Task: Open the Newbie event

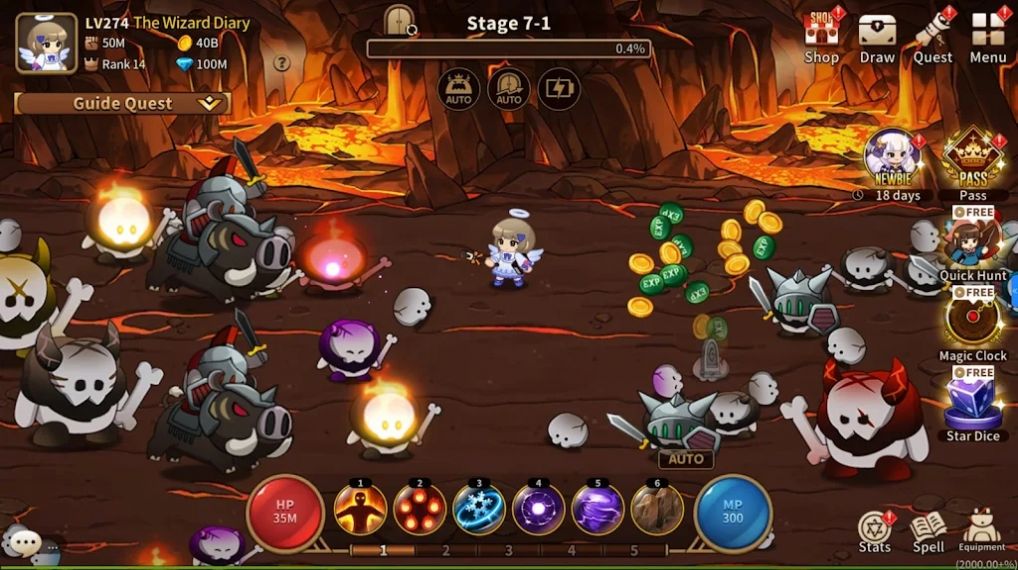Action: click(x=892, y=160)
